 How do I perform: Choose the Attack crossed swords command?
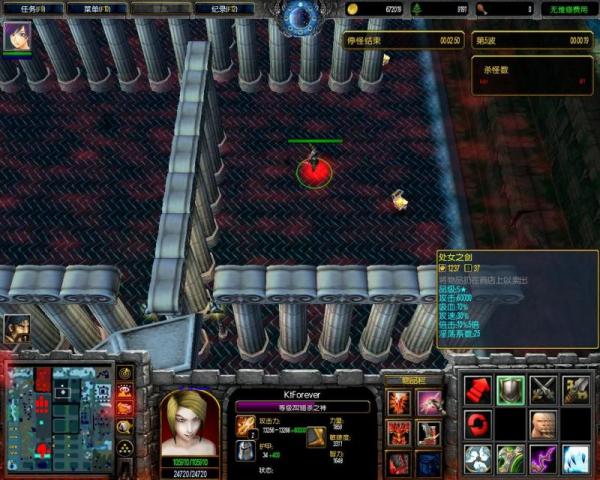click(544, 390)
